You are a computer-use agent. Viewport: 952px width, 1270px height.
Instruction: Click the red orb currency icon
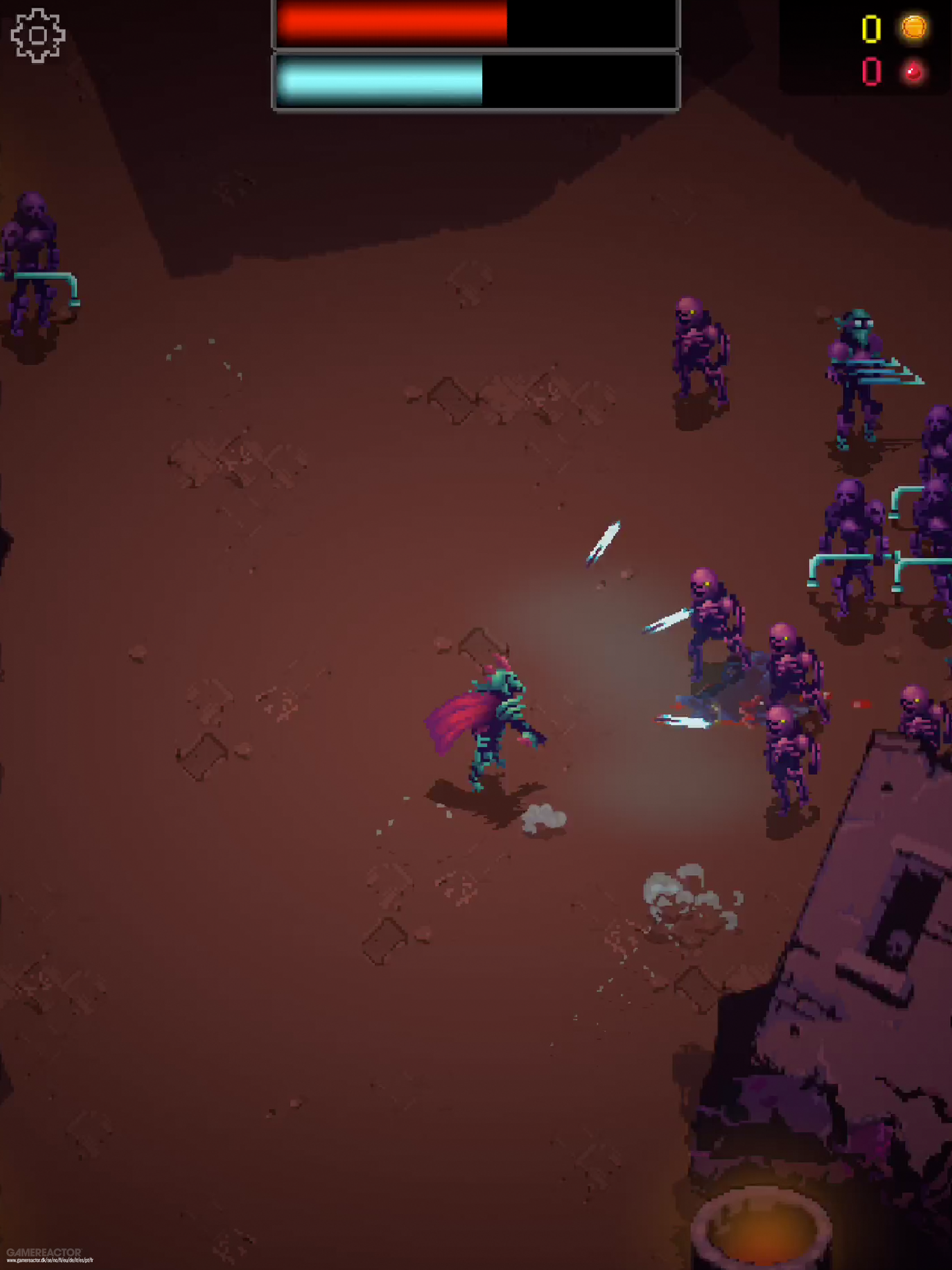point(913,73)
